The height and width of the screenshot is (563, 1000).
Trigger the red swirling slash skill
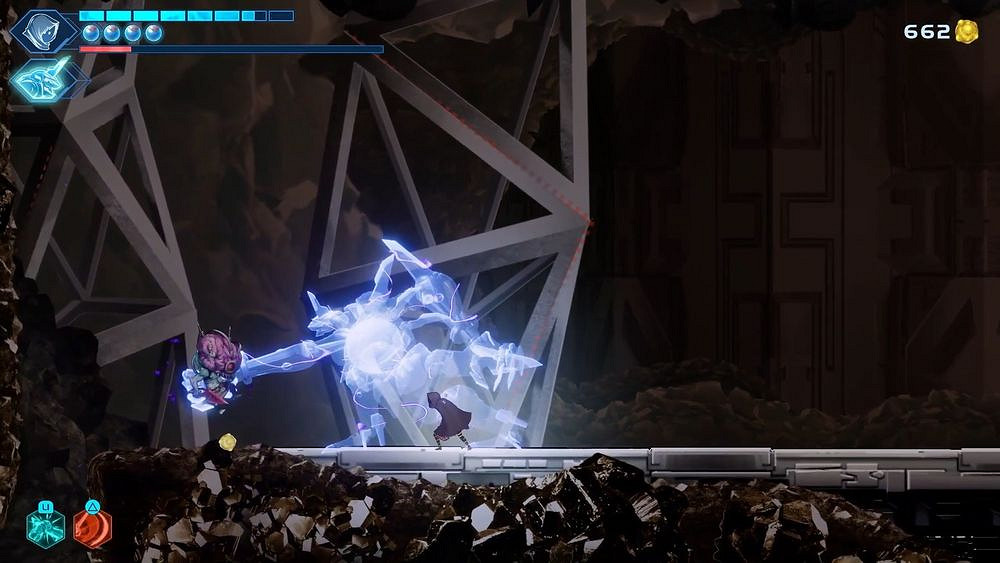92,527
